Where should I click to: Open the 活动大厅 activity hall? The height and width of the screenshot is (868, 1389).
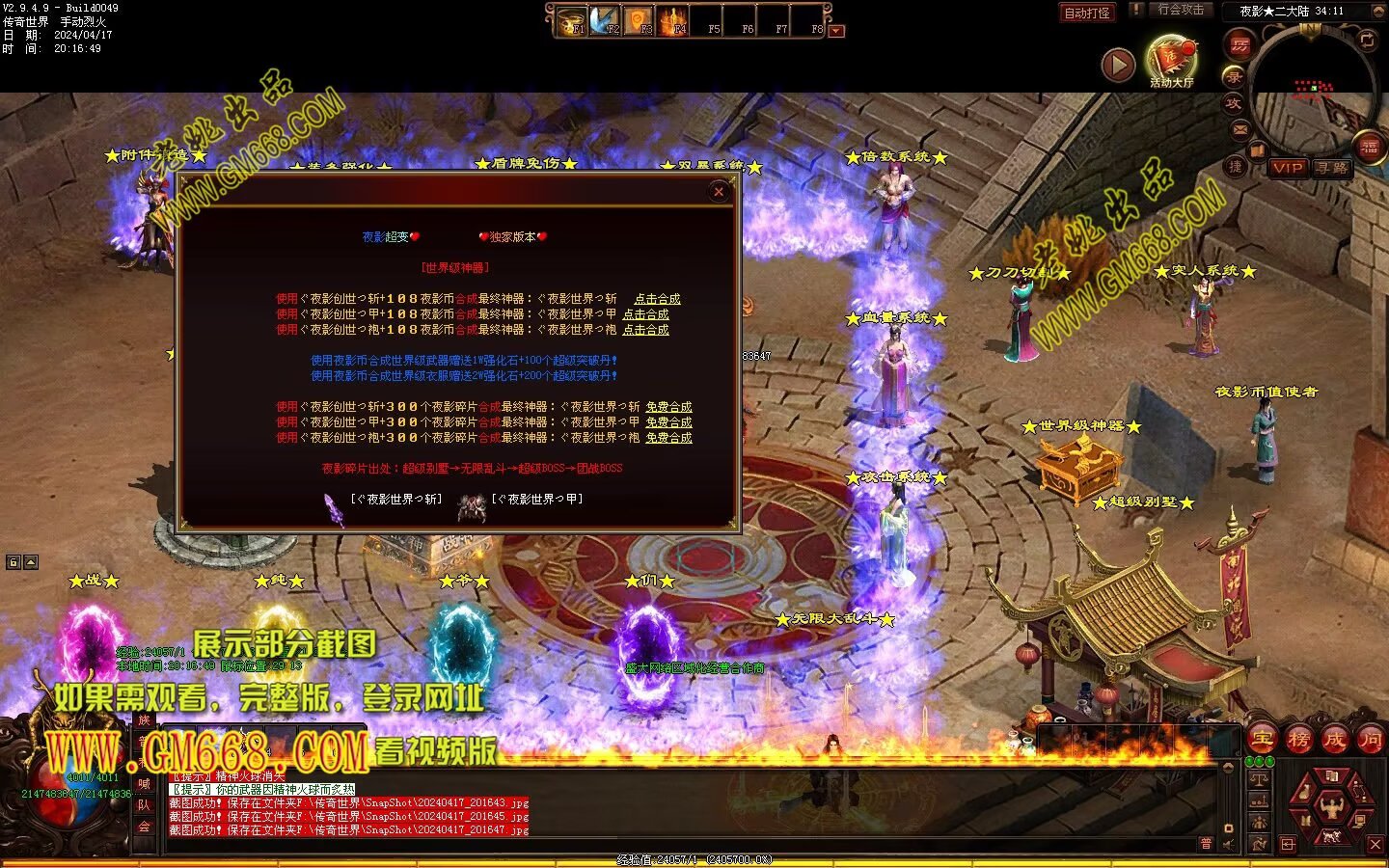pos(1171,59)
